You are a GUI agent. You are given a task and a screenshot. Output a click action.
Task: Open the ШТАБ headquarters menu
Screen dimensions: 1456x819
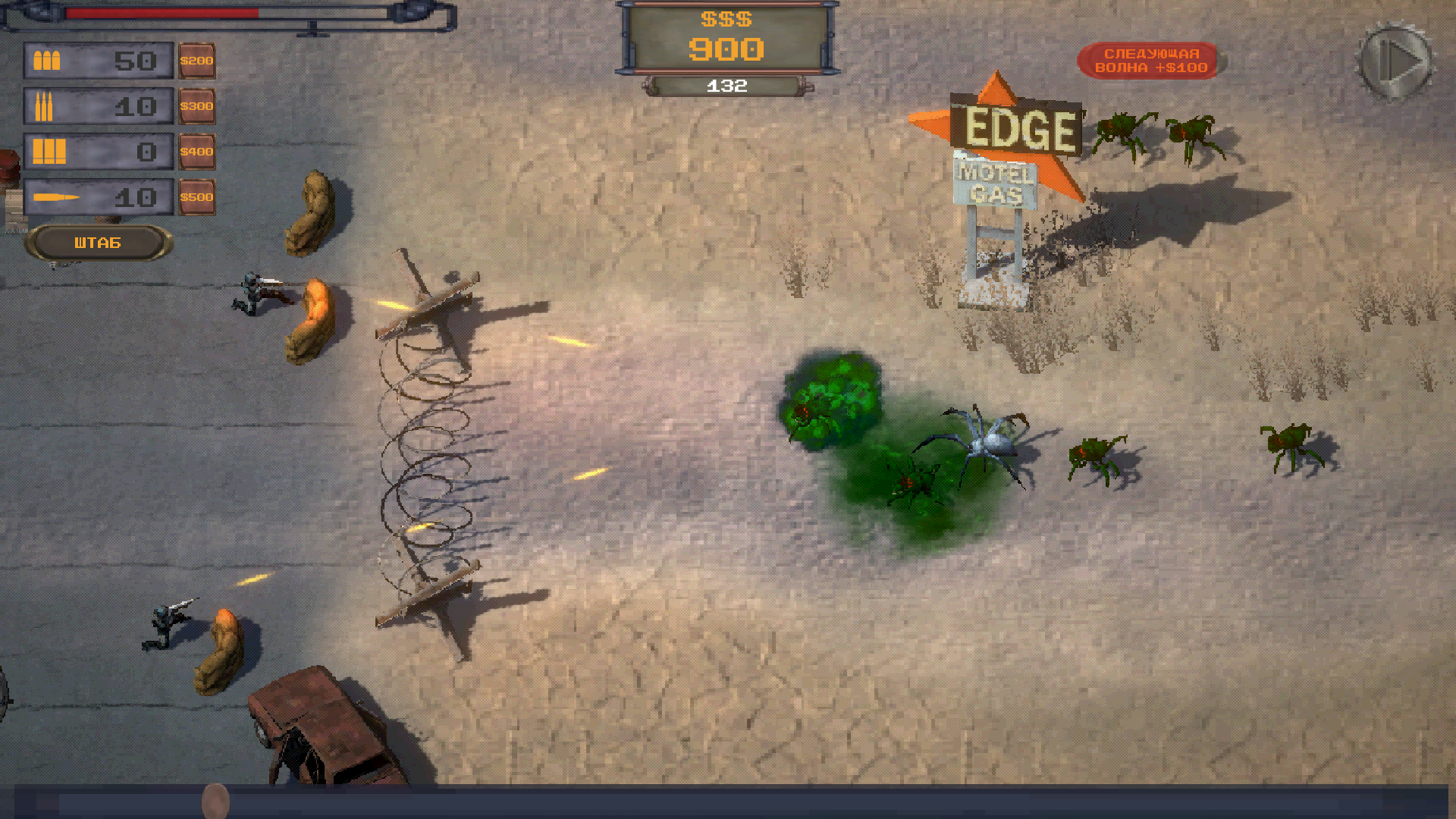[x=98, y=243]
